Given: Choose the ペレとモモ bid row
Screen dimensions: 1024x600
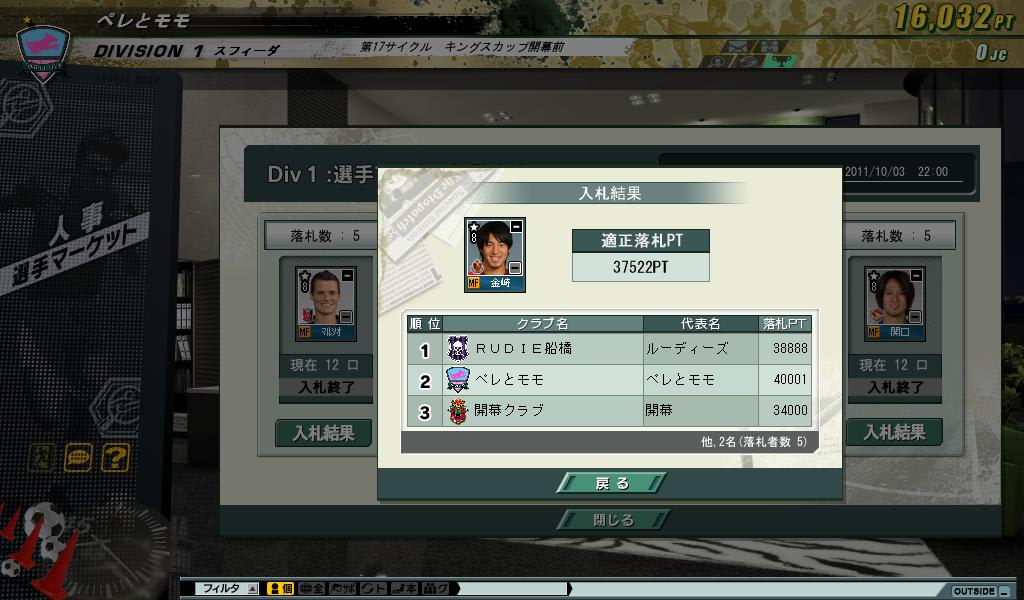Looking at the screenshot, I should (x=608, y=380).
